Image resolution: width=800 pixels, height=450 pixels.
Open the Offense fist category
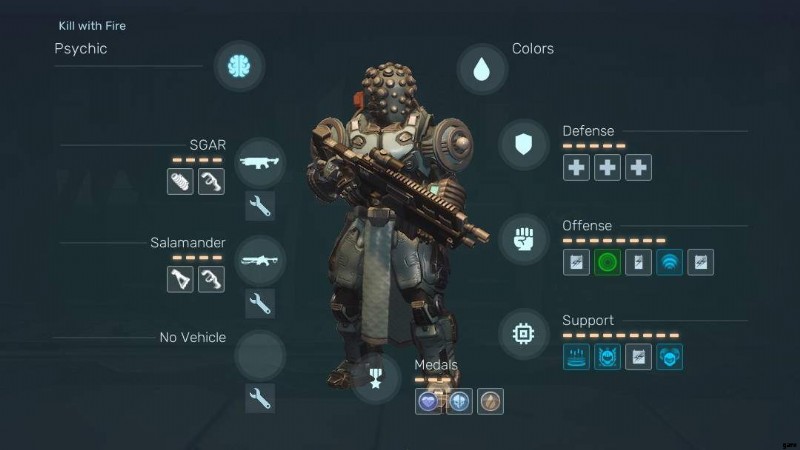point(523,240)
